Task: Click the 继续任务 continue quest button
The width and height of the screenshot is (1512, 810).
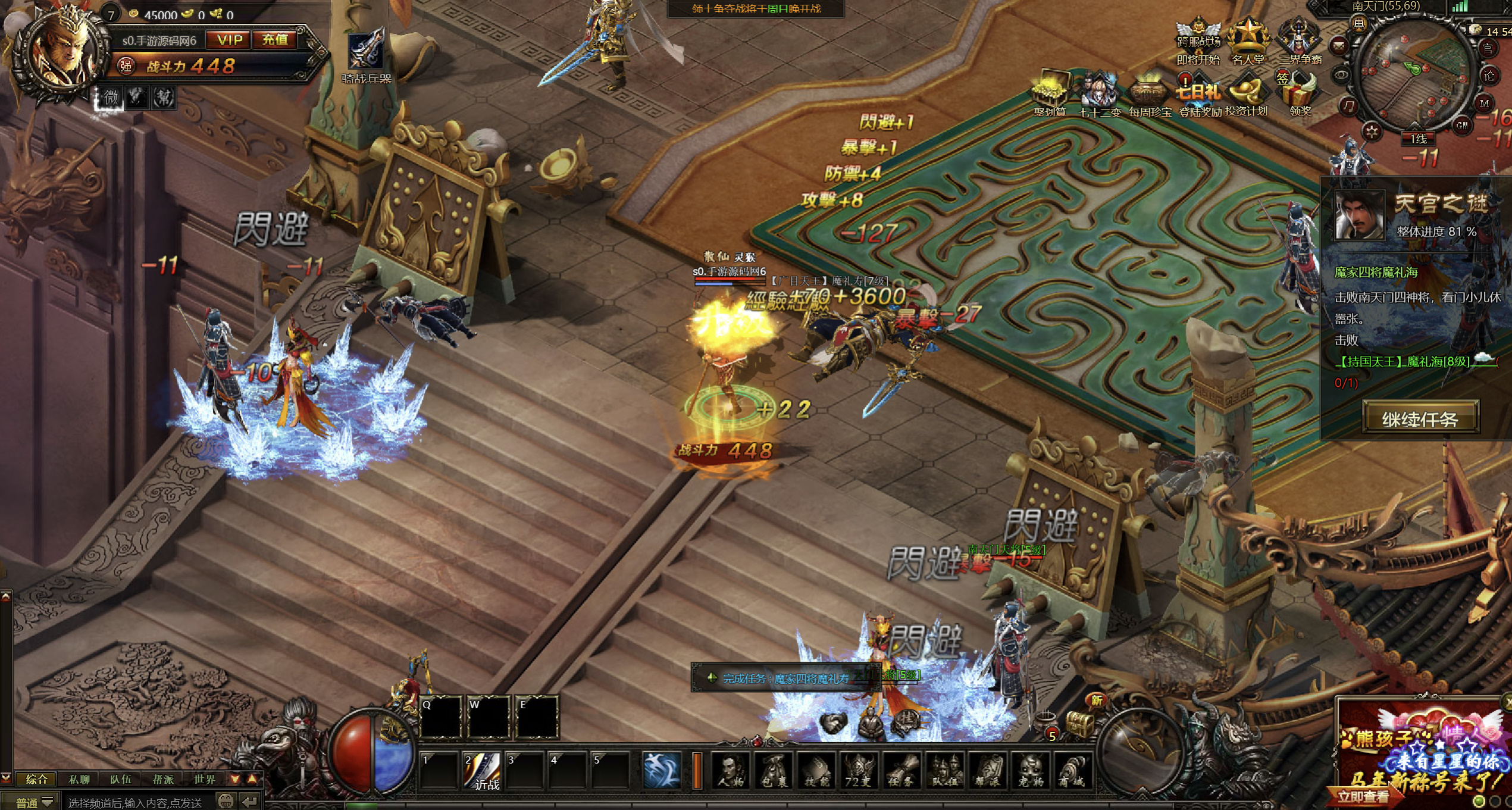Action: click(1420, 419)
